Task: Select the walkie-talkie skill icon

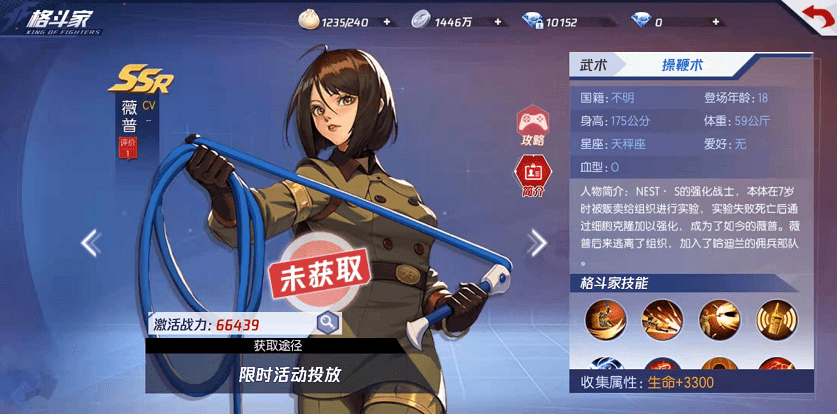Action: (x=776, y=317)
